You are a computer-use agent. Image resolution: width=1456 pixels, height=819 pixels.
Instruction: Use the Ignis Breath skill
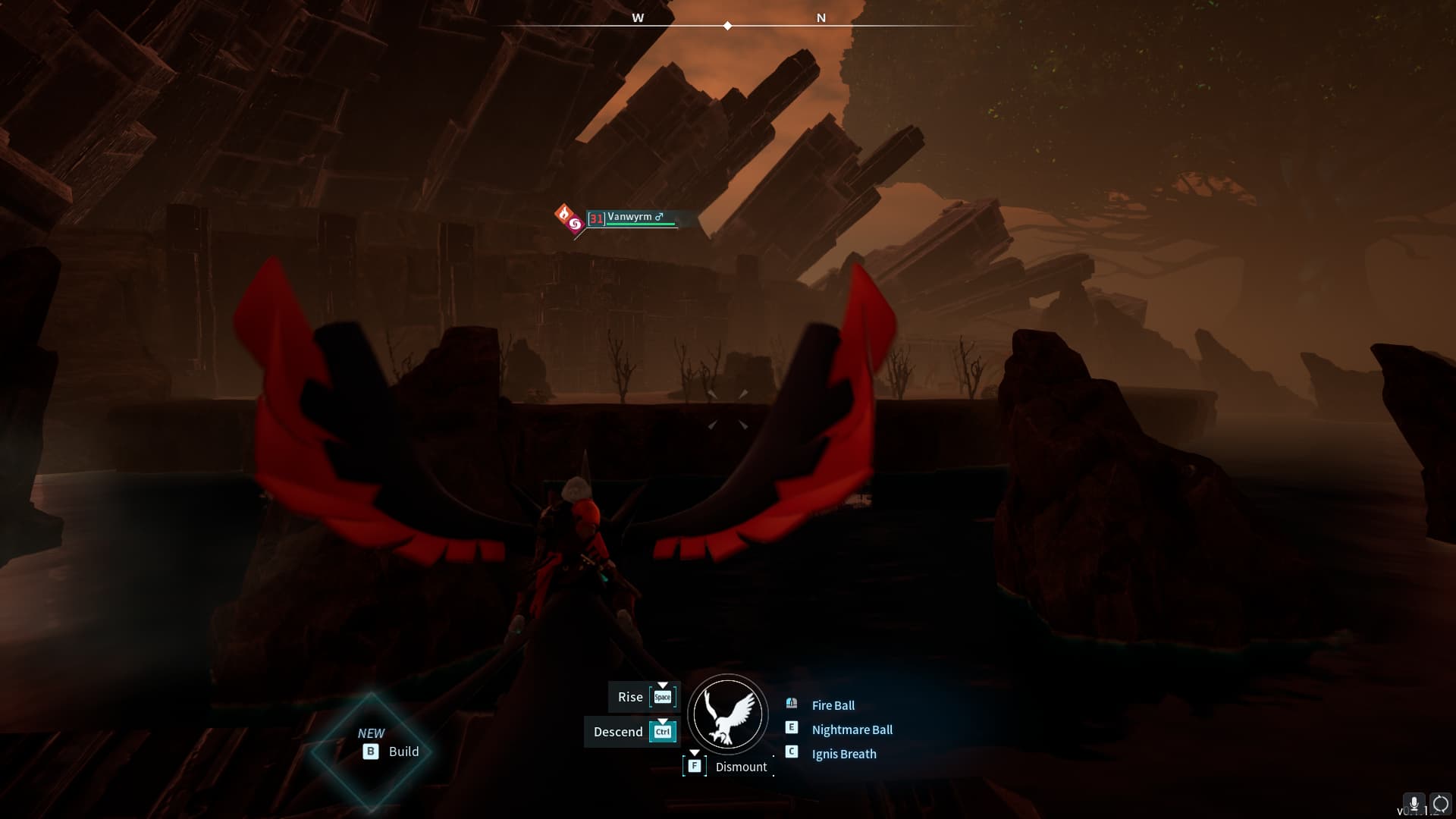pos(843,754)
